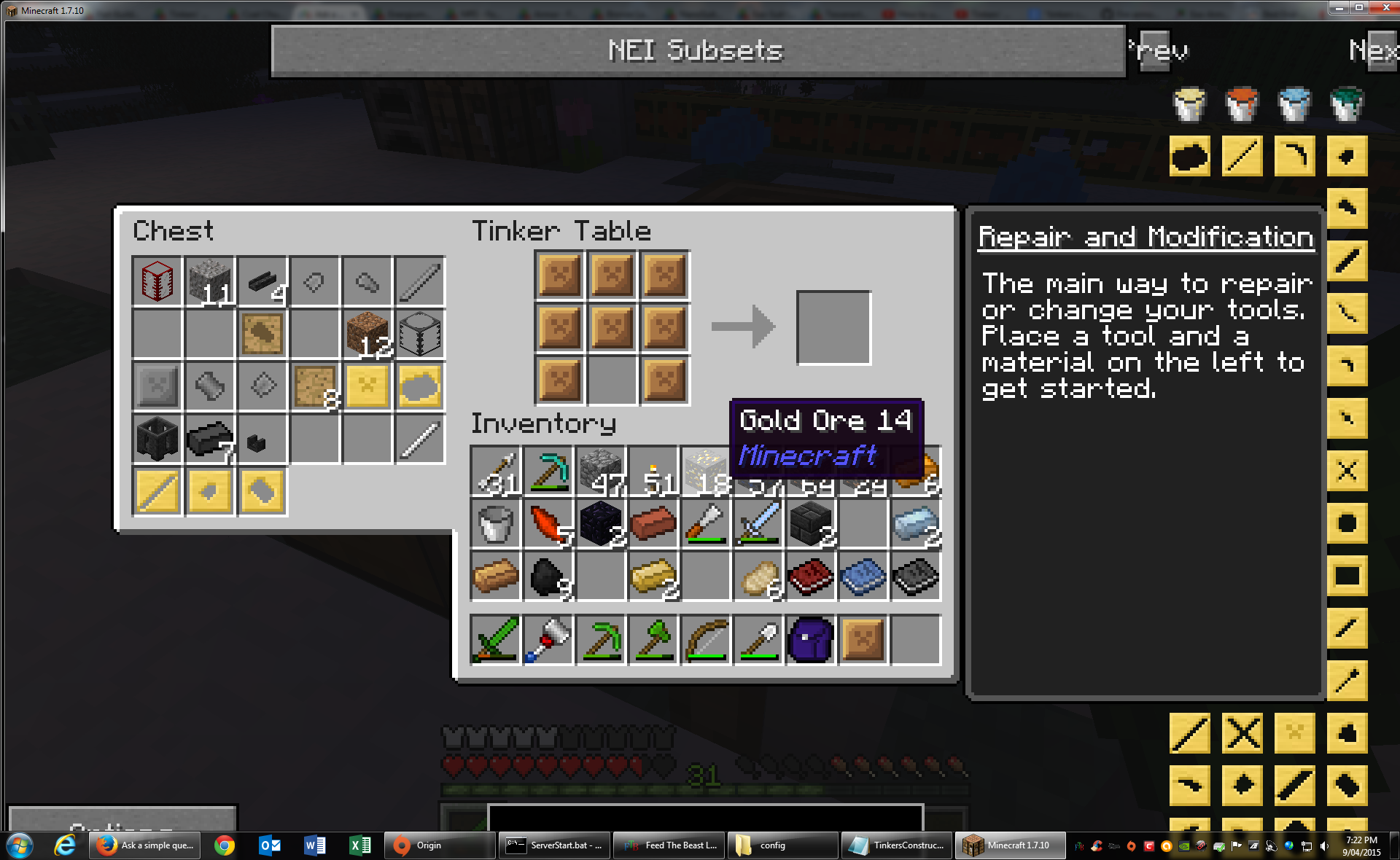Choose the bow in the hotbar

click(705, 640)
